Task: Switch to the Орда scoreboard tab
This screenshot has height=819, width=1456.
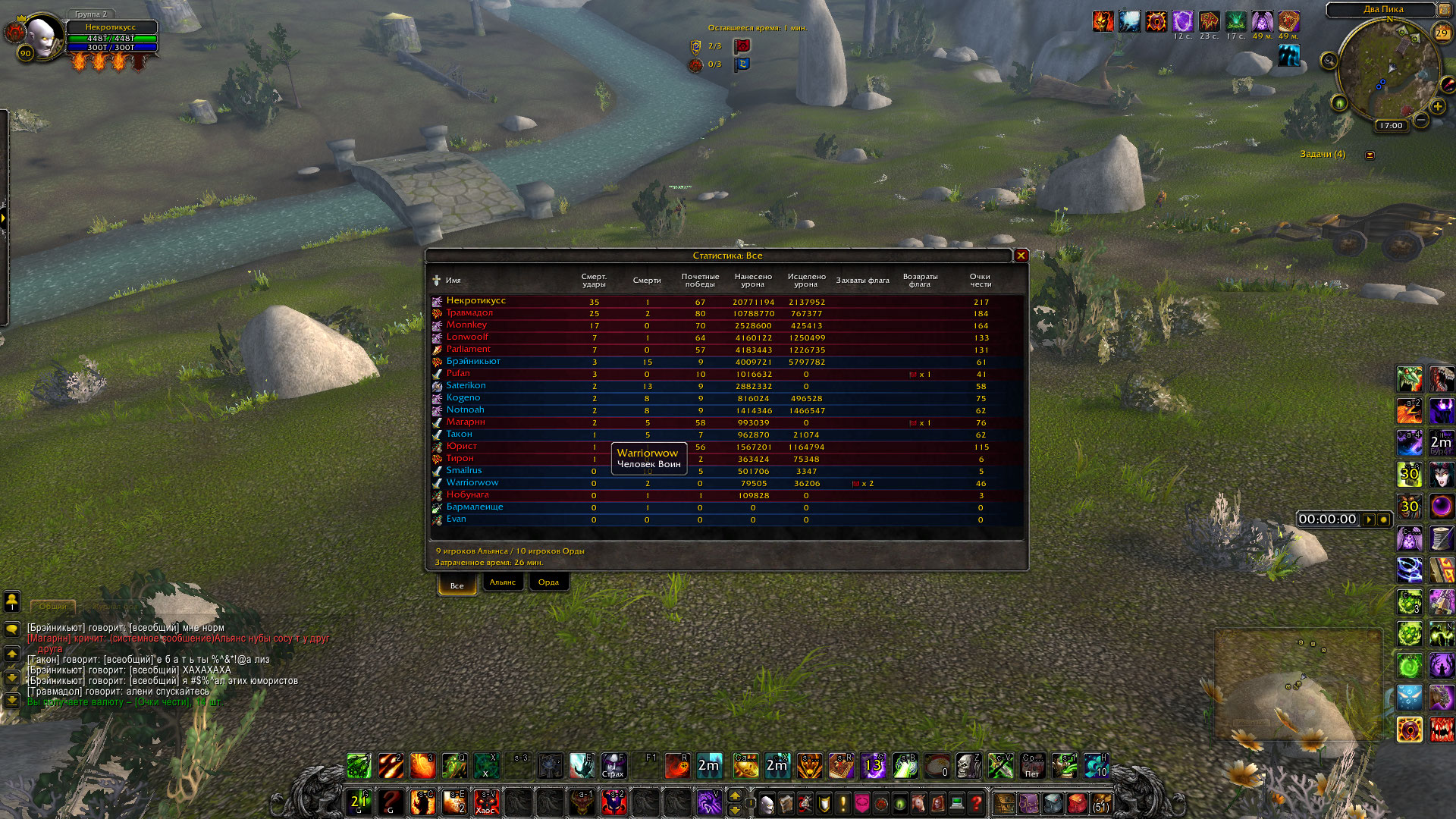Action: pyautogui.click(x=548, y=582)
